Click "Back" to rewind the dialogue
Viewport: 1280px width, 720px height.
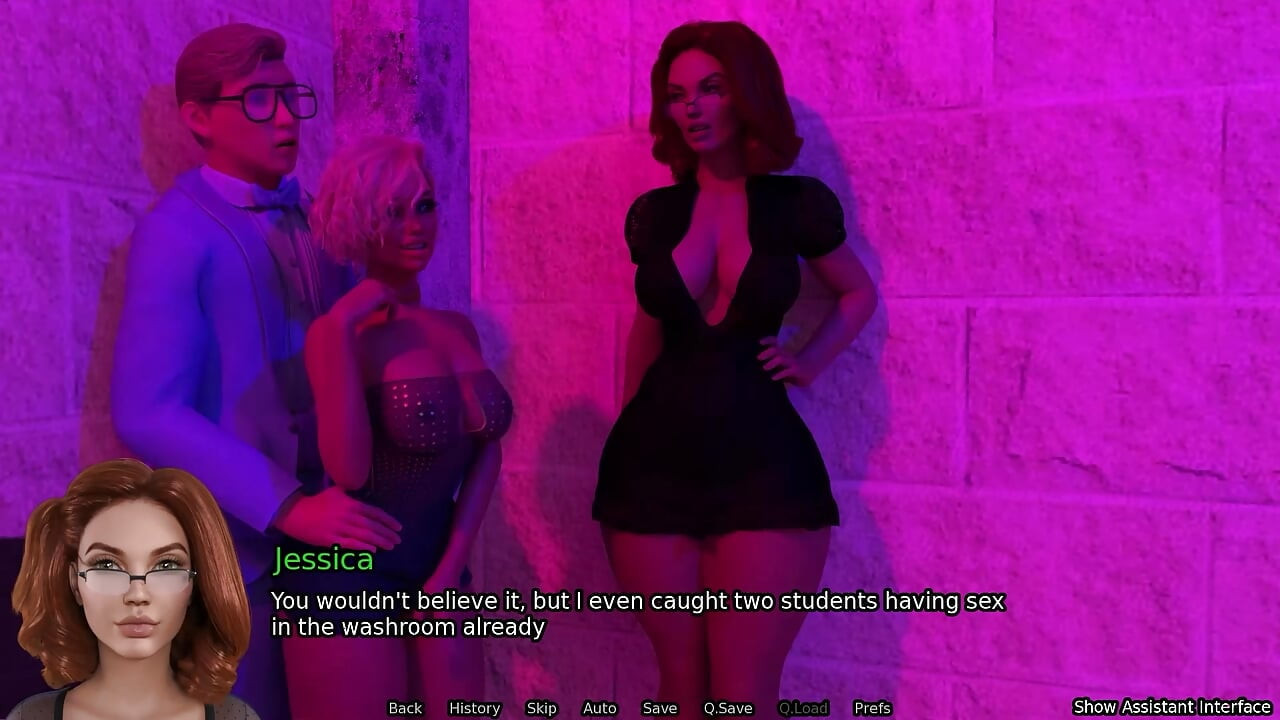(404, 707)
